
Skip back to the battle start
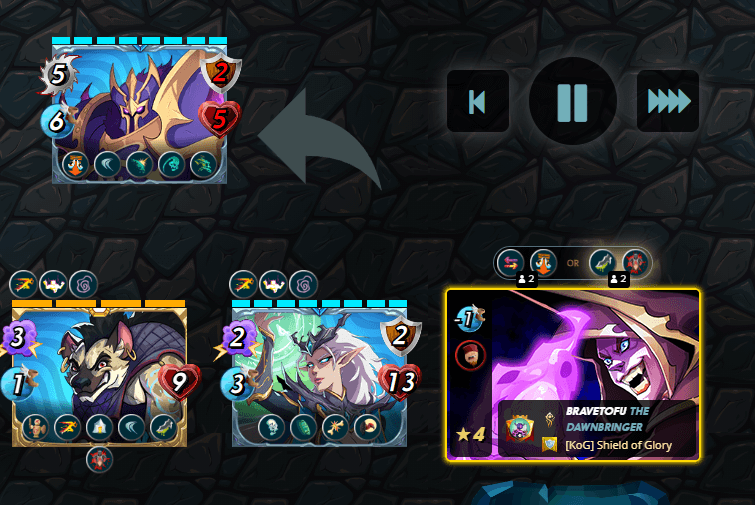477,101
